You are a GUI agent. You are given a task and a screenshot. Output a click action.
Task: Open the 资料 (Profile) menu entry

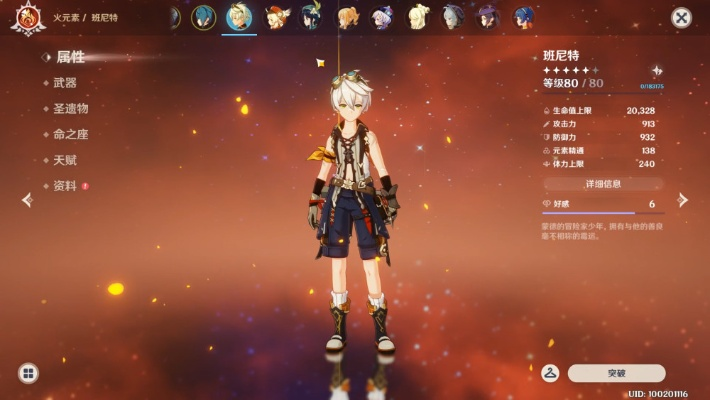(x=64, y=186)
